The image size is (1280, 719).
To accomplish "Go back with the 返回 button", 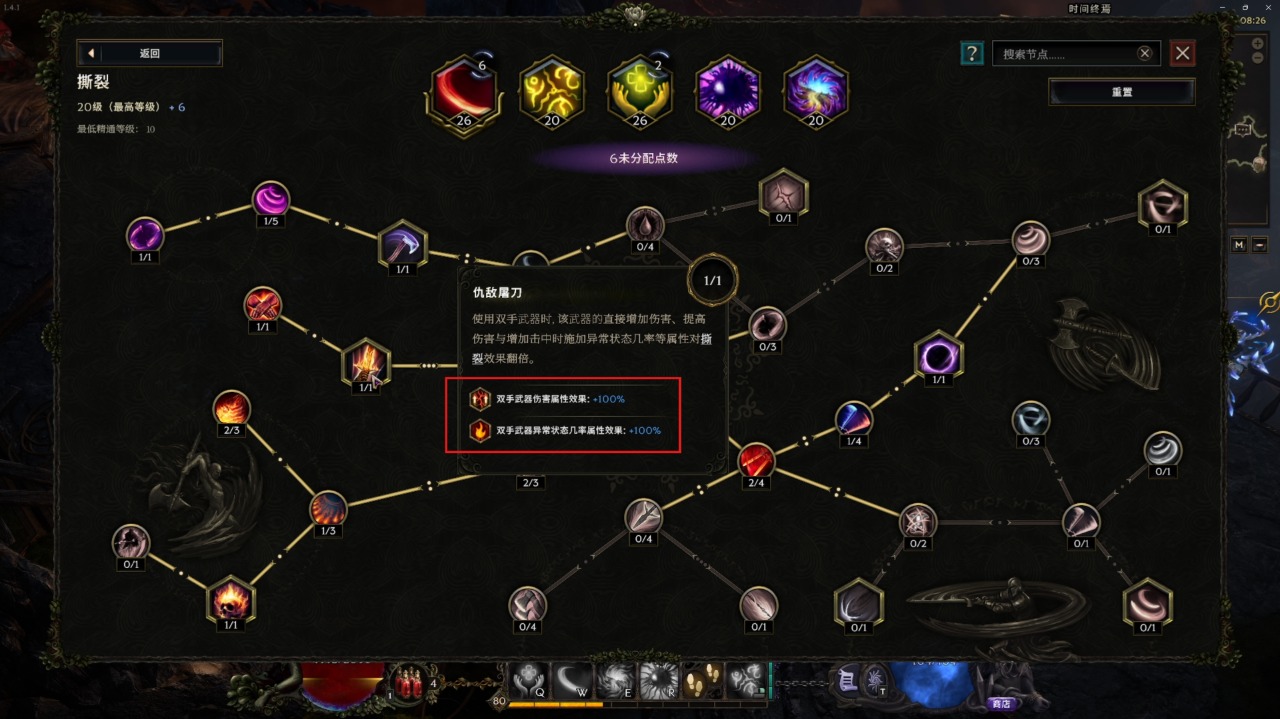I will pyautogui.click(x=149, y=53).
